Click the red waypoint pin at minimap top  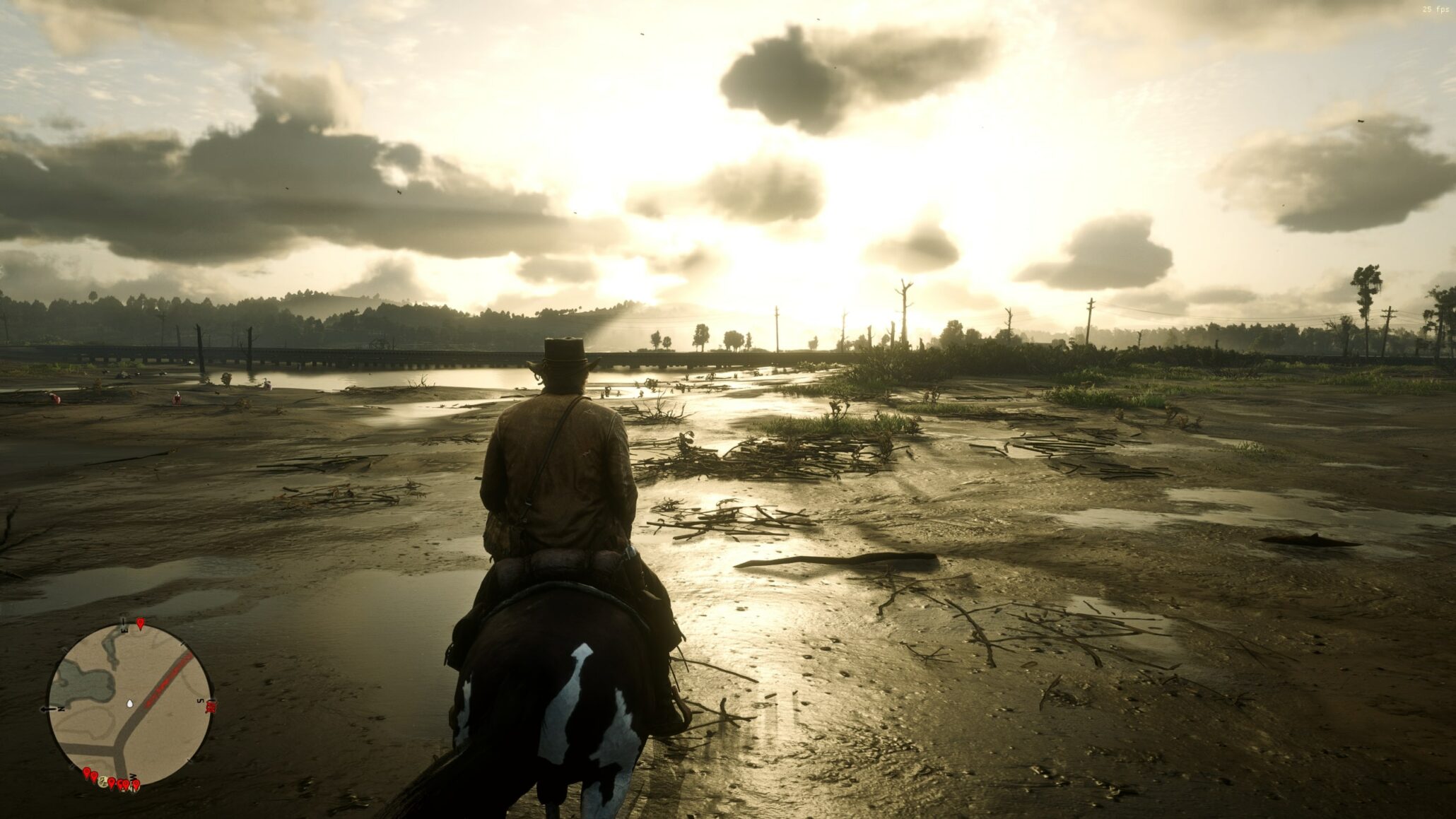140,623
